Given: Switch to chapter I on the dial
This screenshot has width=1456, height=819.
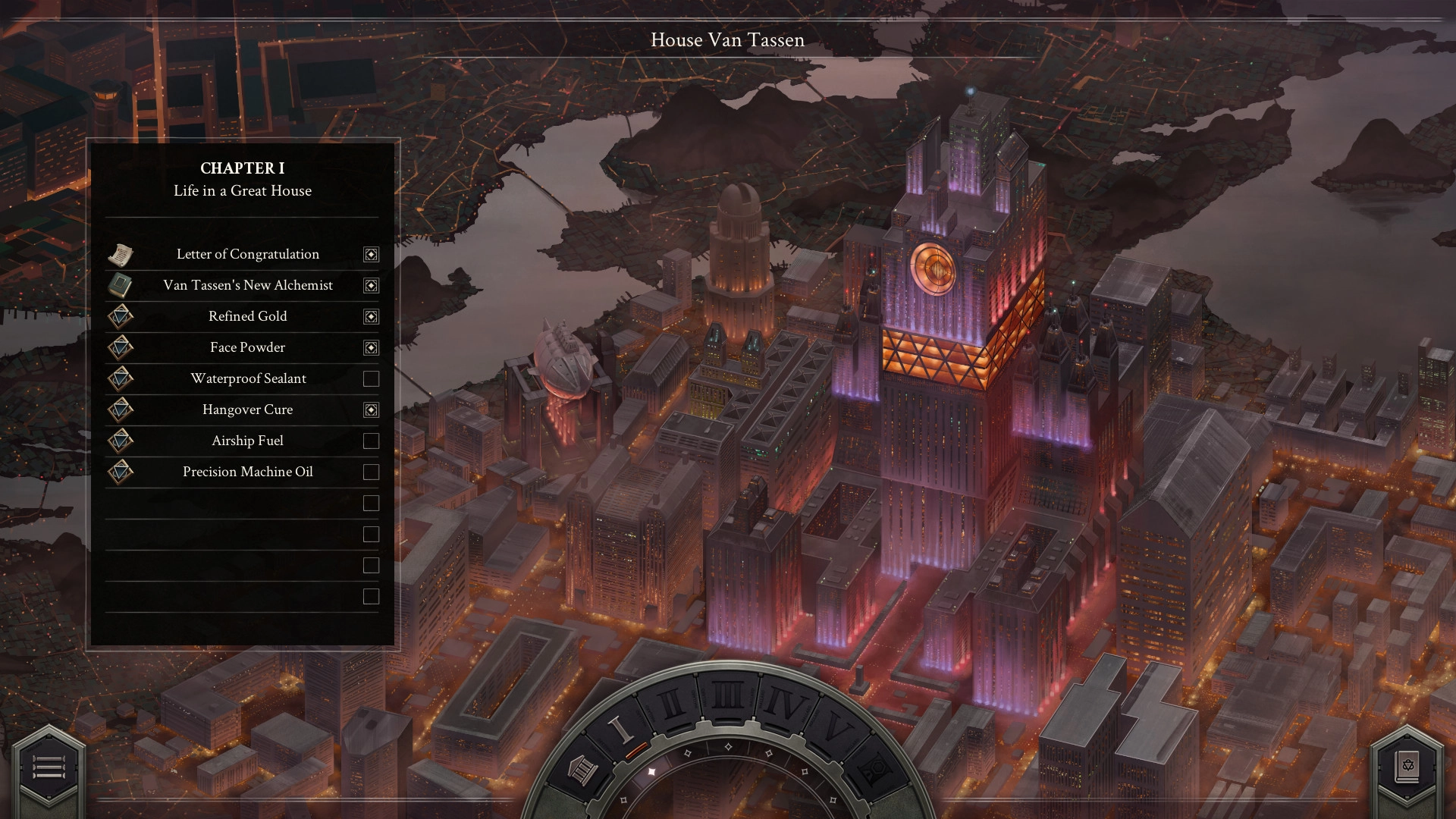Looking at the screenshot, I should click(x=621, y=729).
